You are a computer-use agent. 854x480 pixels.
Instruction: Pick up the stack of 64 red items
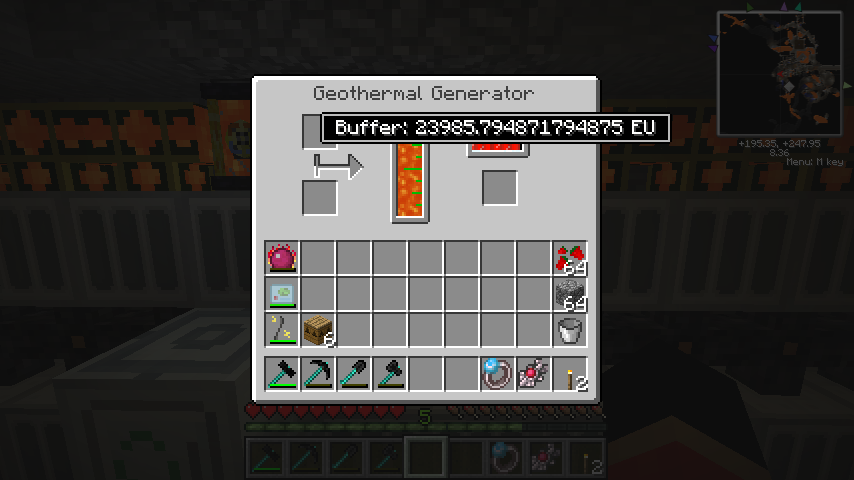click(570, 259)
